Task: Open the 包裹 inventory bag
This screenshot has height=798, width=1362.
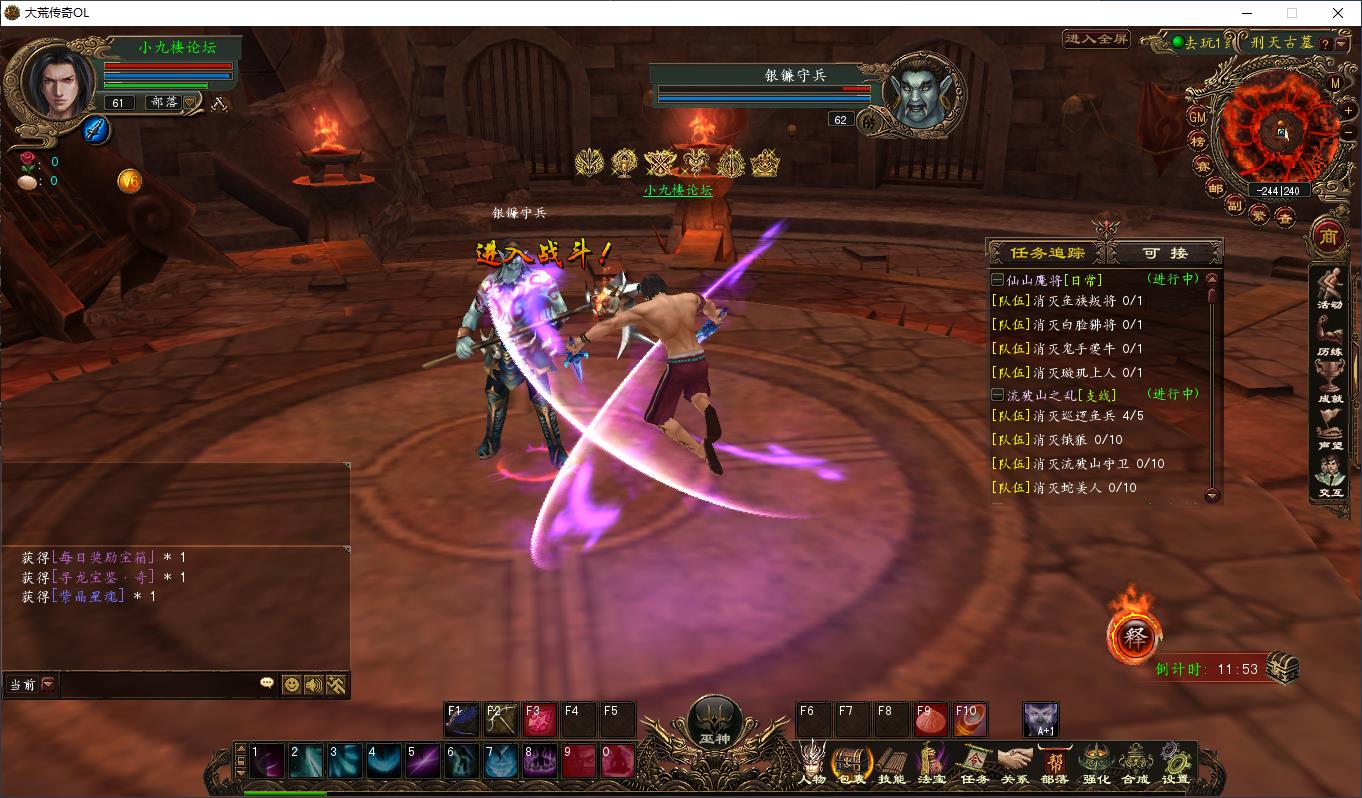Action: coord(851,764)
